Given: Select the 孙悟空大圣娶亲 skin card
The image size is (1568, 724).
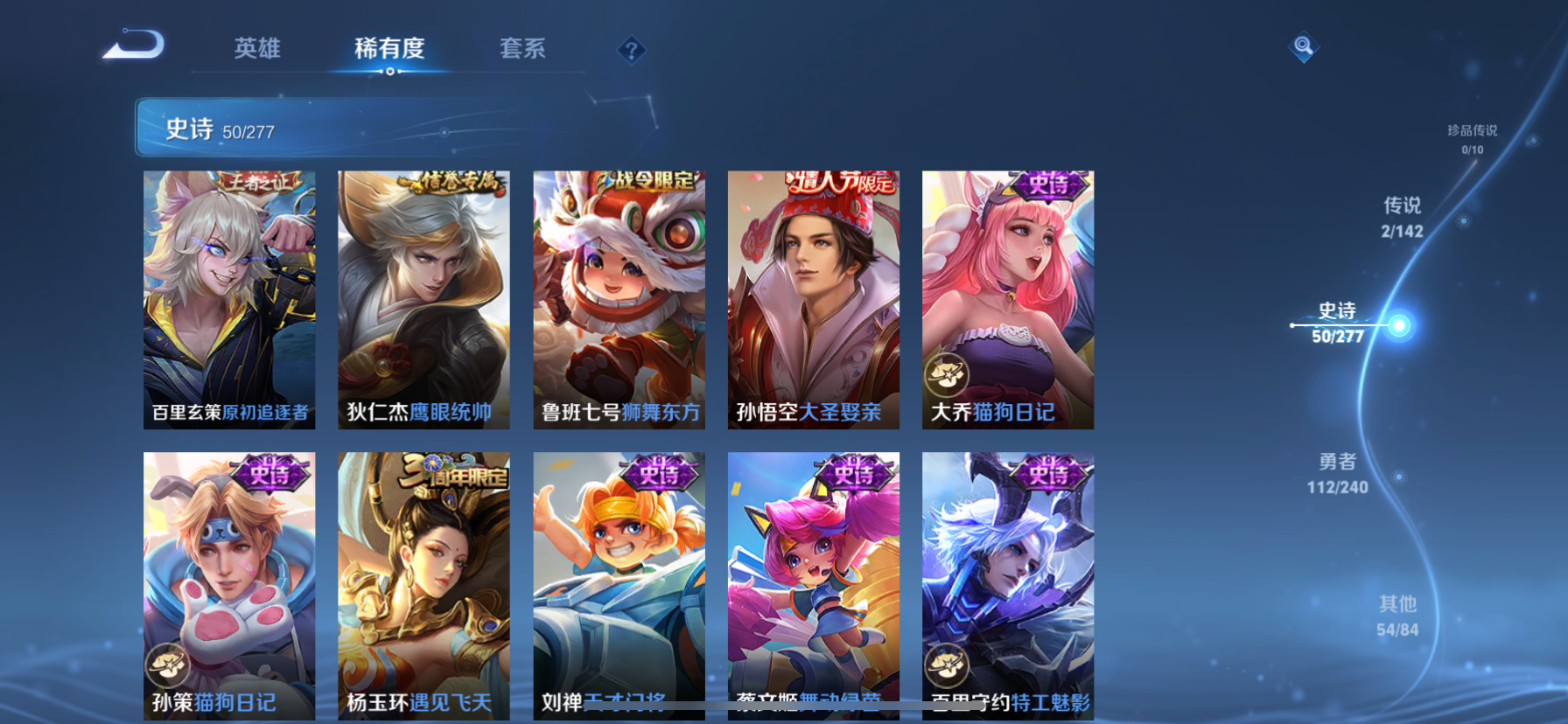Looking at the screenshot, I should (813, 298).
